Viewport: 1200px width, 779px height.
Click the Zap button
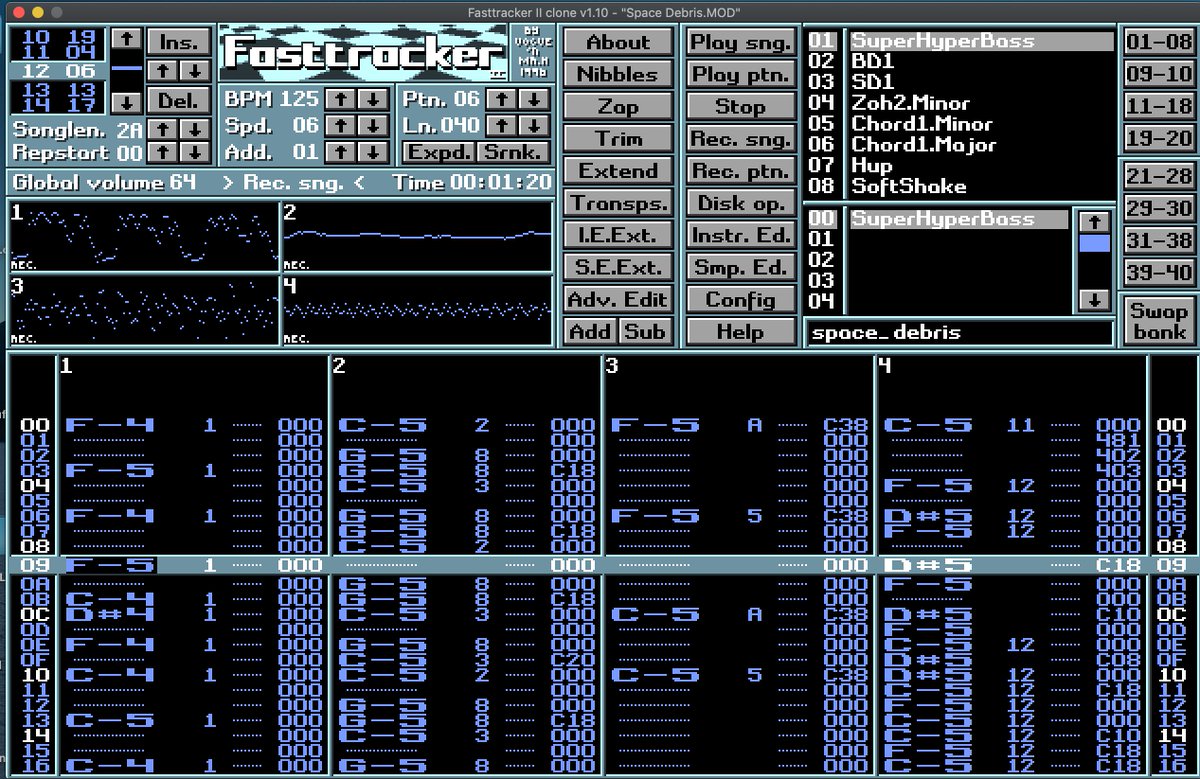tap(617, 106)
